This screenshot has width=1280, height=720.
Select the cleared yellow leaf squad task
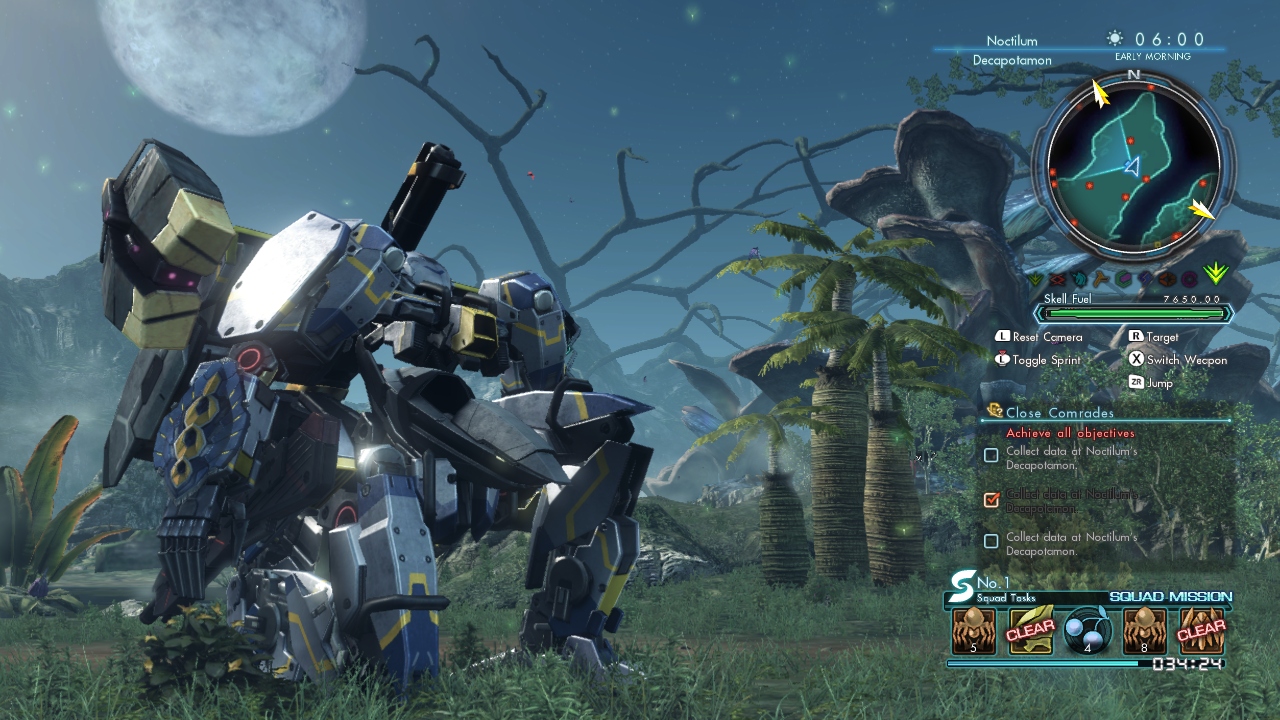click(x=1030, y=631)
